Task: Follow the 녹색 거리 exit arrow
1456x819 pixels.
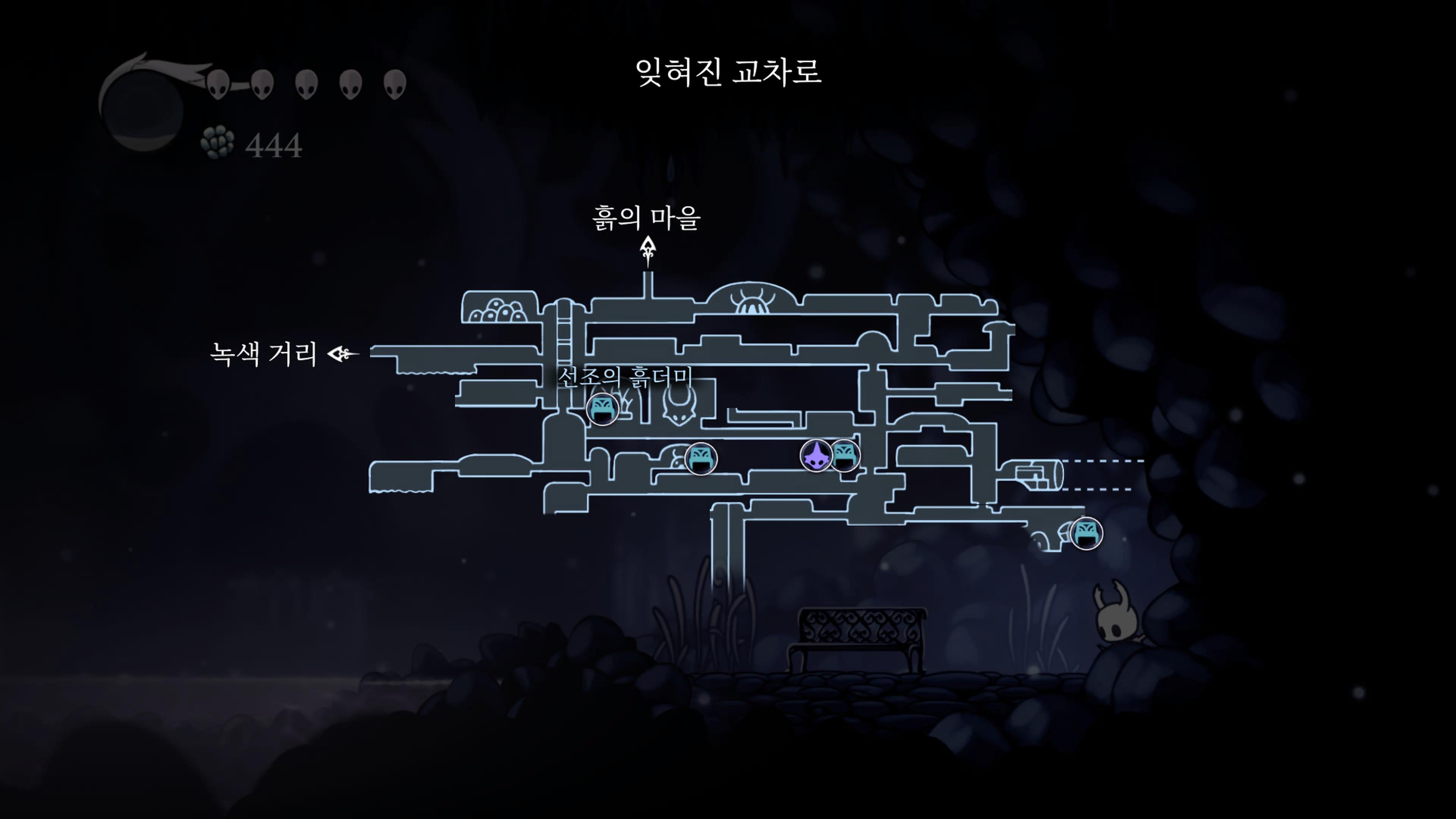Action: click(x=342, y=355)
